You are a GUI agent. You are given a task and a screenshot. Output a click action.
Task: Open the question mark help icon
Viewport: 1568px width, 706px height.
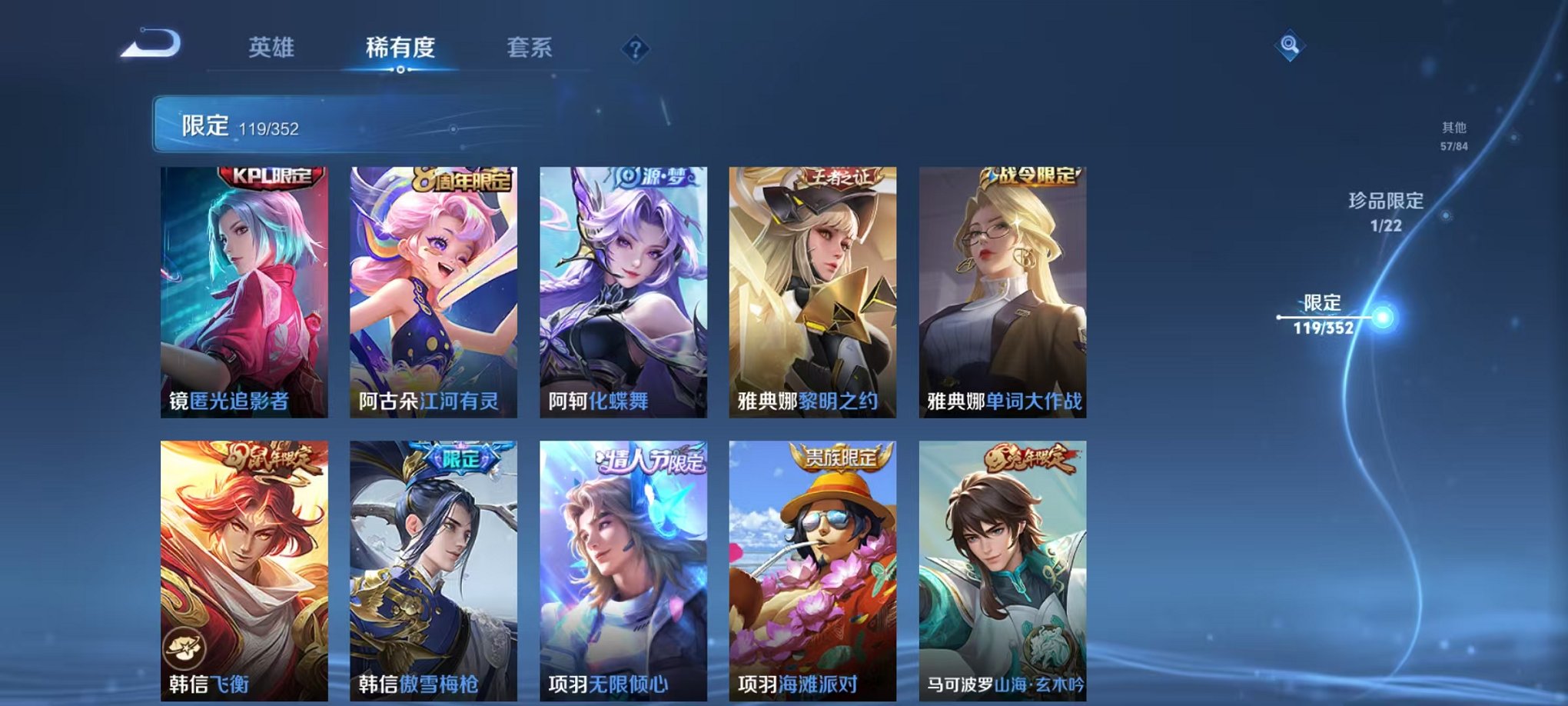(x=633, y=51)
